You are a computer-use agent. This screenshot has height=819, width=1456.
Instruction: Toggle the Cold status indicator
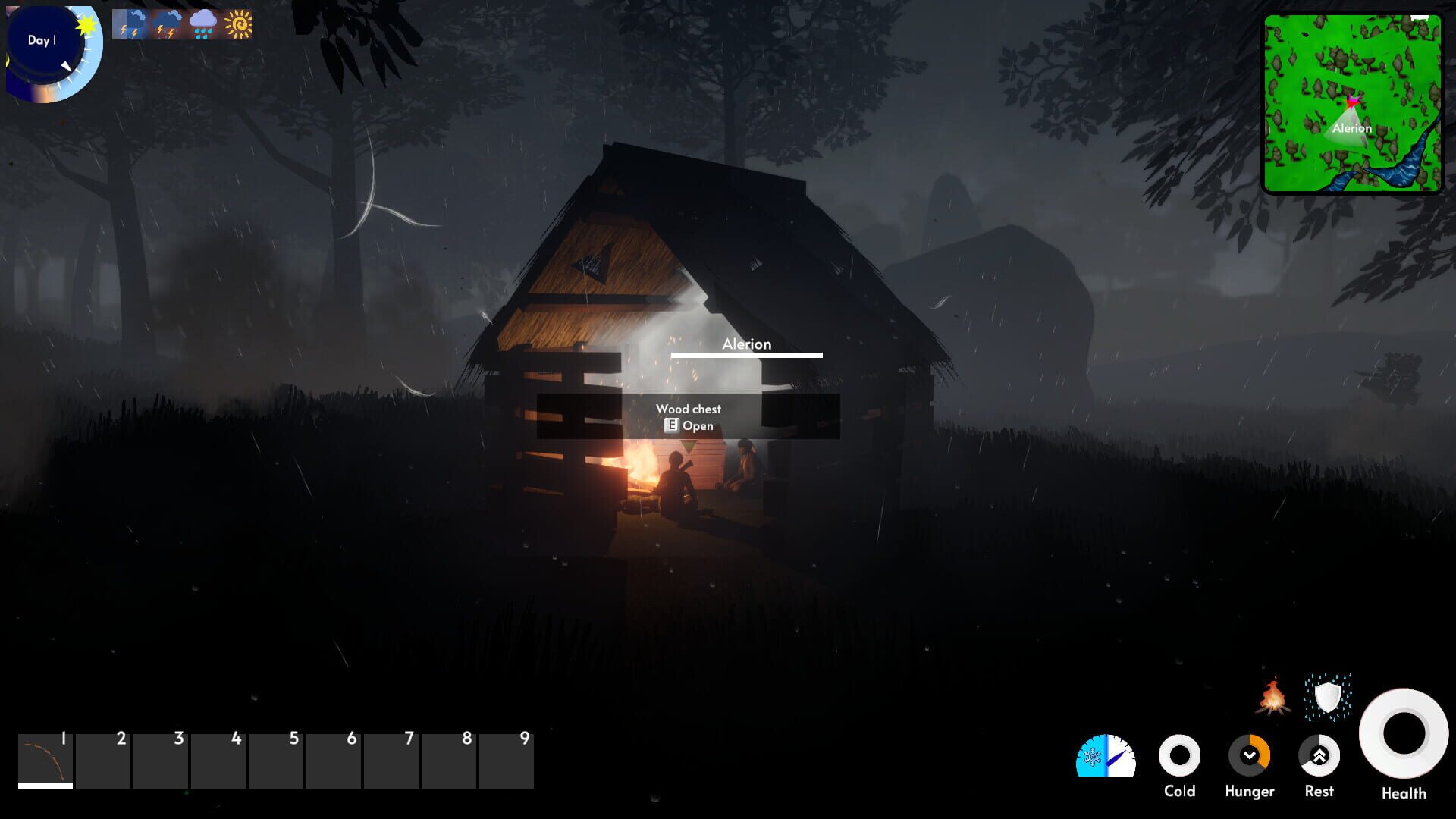click(x=1181, y=756)
